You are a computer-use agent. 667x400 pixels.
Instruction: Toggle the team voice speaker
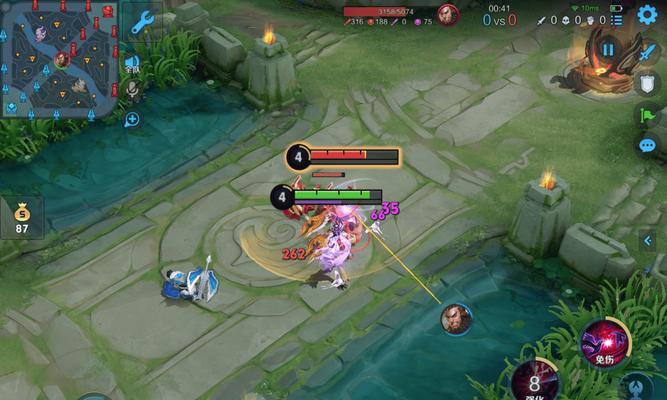(132, 63)
